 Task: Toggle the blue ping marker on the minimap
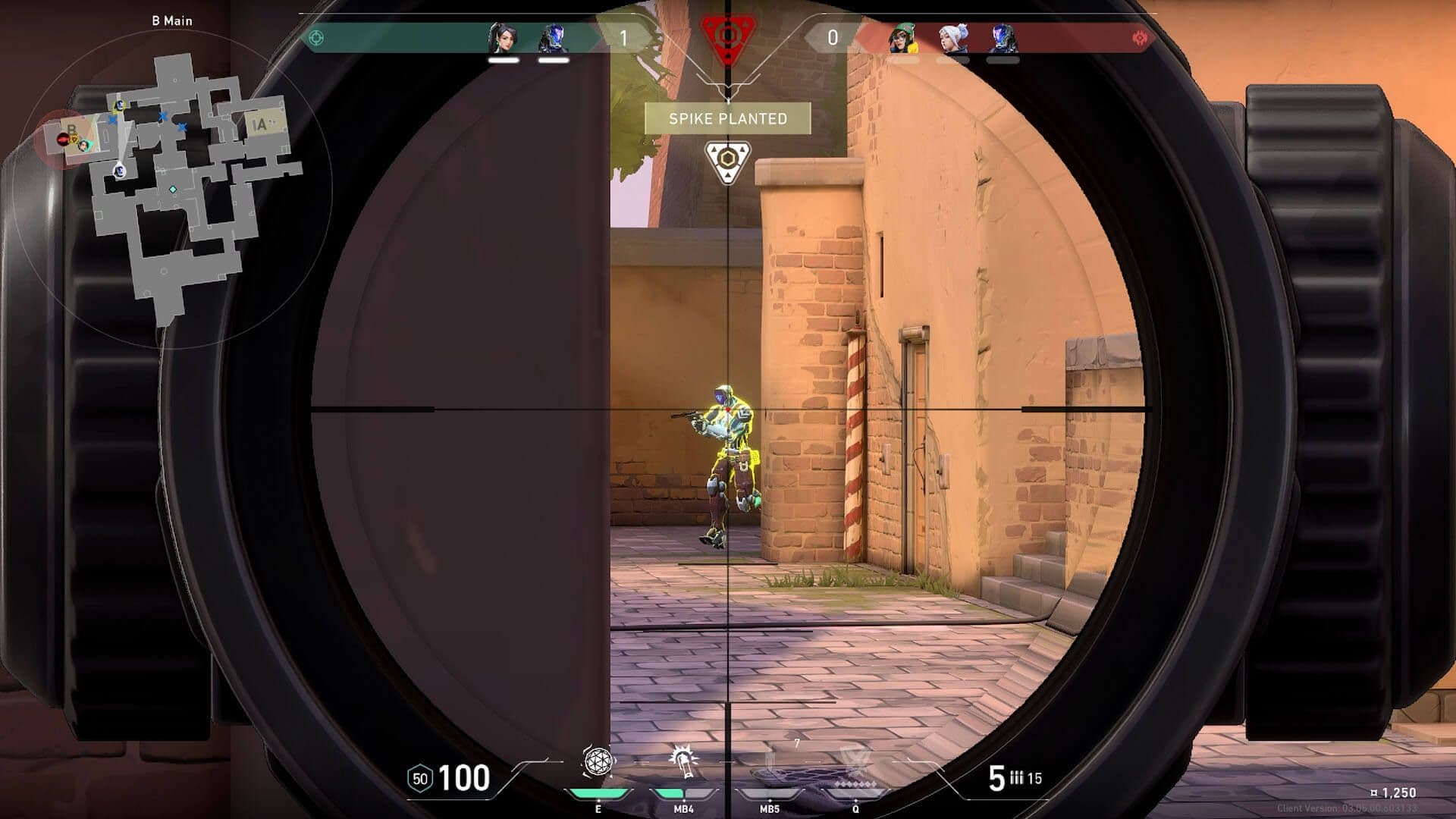click(x=162, y=116)
